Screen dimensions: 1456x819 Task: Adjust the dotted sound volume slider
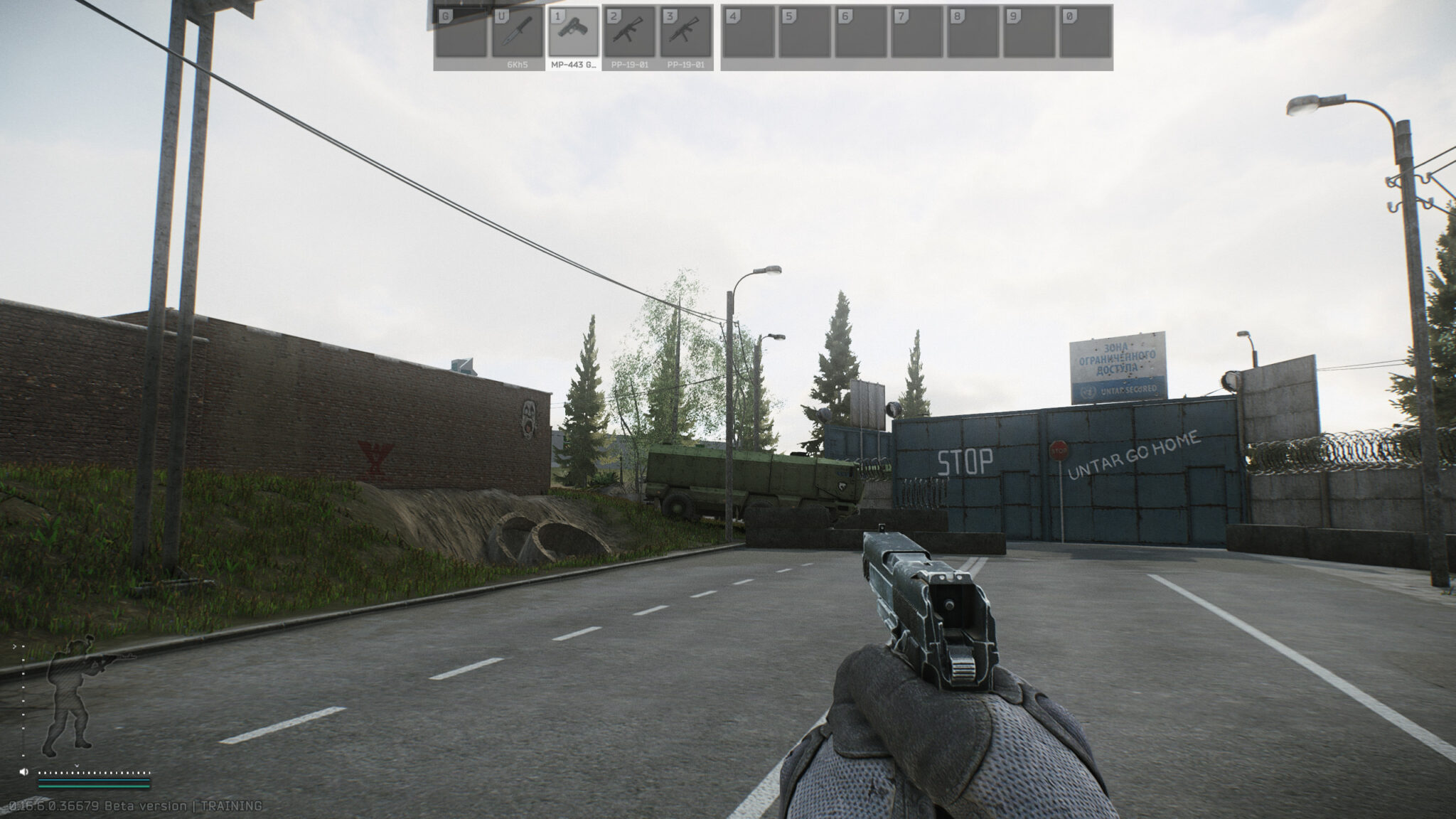coord(94,773)
